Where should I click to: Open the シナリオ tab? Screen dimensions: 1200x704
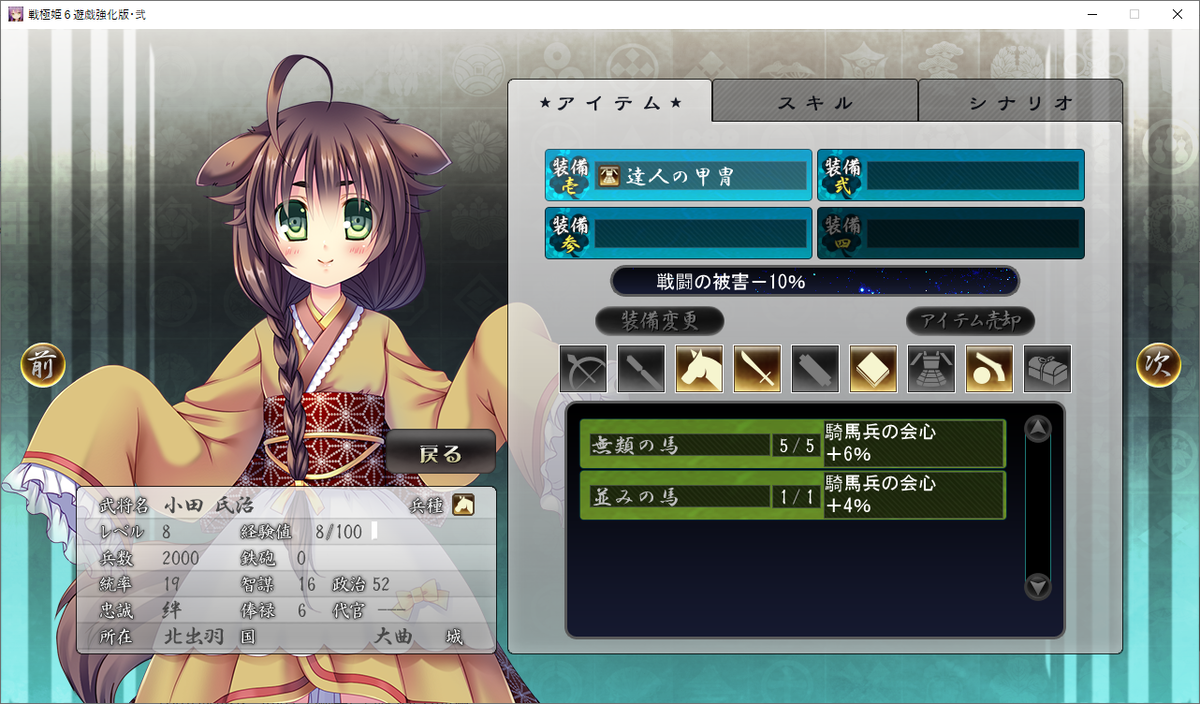click(x=1020, y=102)
